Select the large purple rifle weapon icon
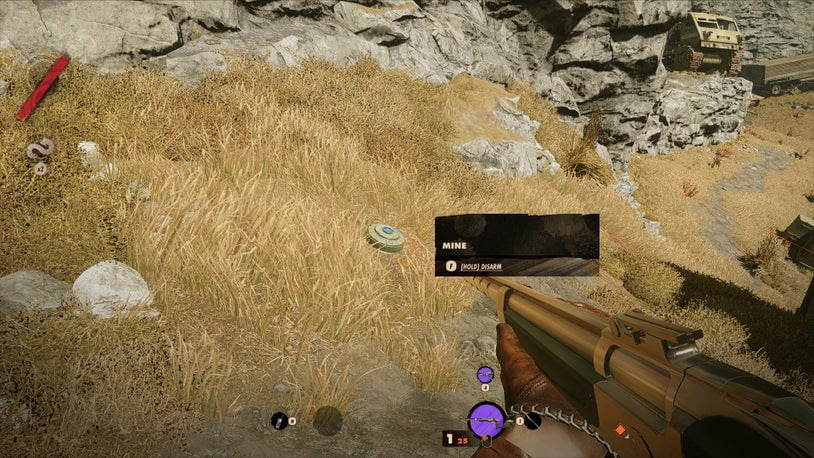814x458 pixels. click(486, 420)
